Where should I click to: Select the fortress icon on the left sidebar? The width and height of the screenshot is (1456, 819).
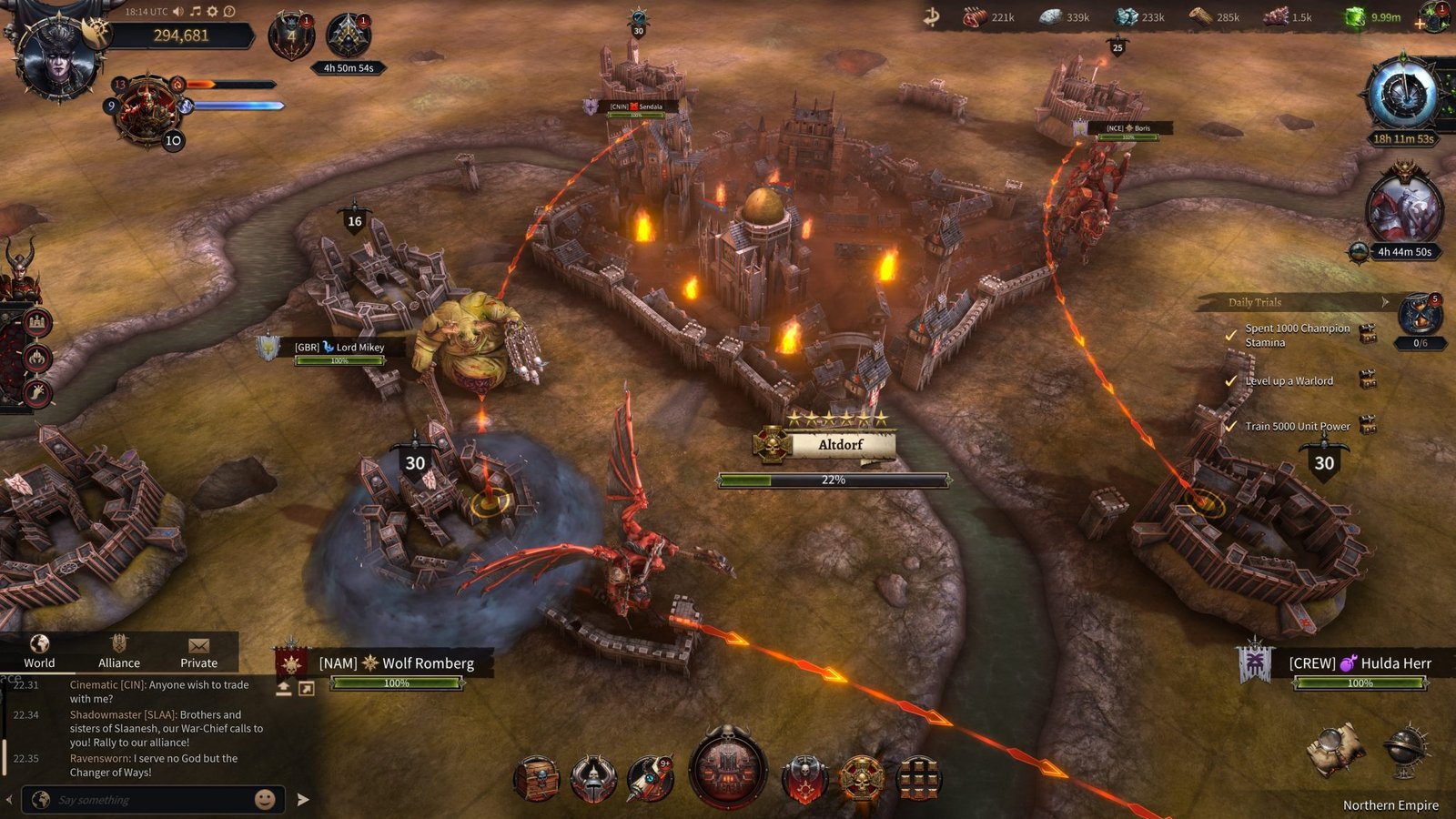[x=37, y=322]
